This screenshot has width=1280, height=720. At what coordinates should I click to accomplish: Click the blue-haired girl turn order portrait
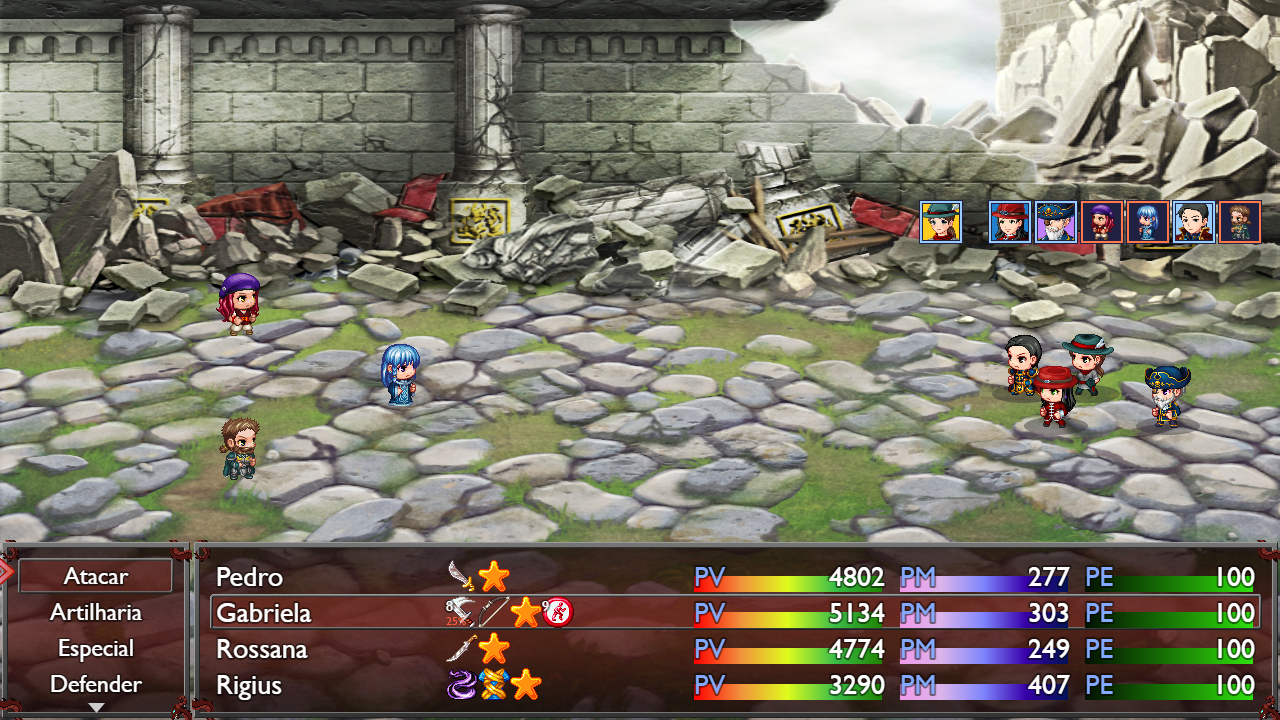coord(1148,222)
